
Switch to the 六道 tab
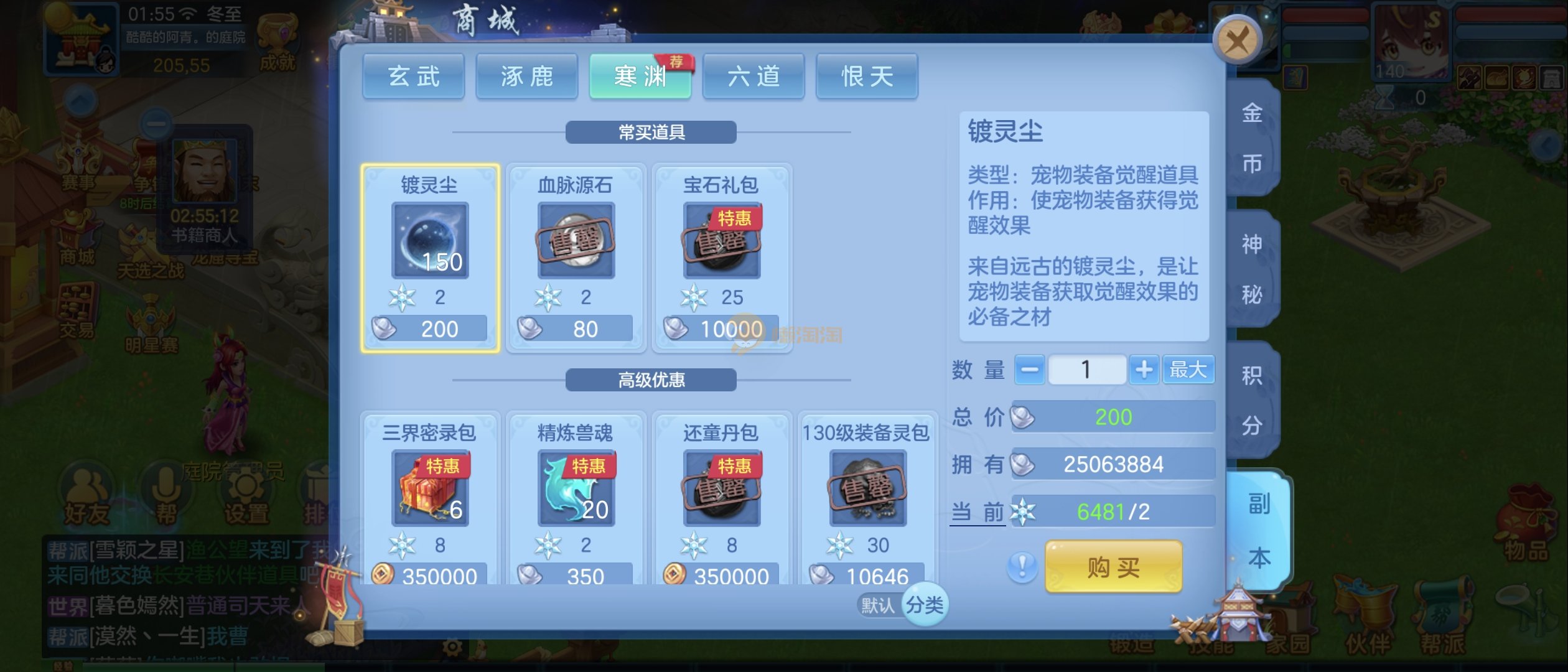754,77
